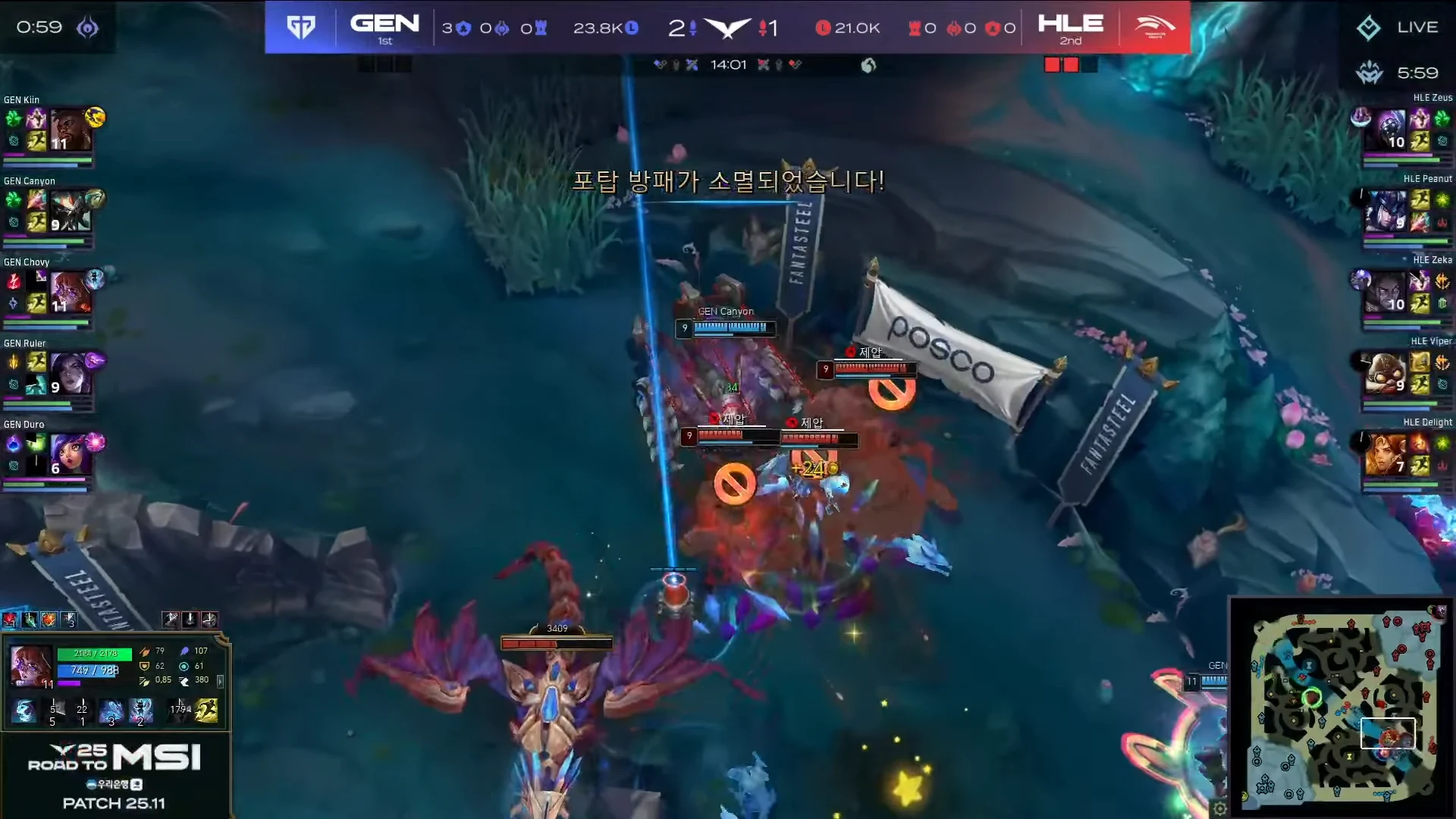Image resolution: width=1456 pixels, height=819 pixels.
Task: Click the item slot showing 1794 gold
Action: tap(180, 709)
